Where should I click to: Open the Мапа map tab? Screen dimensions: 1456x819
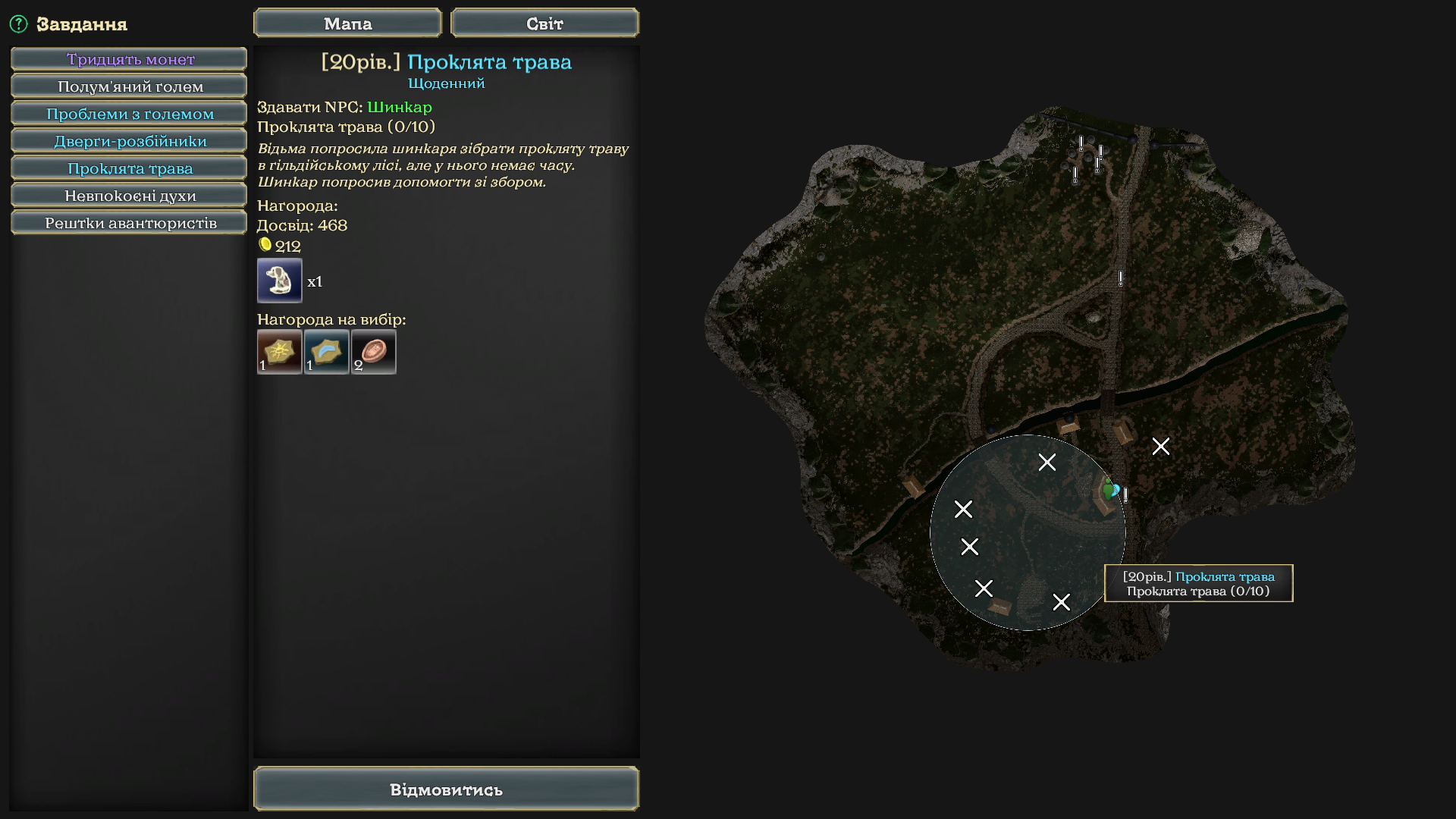(347, 24)
